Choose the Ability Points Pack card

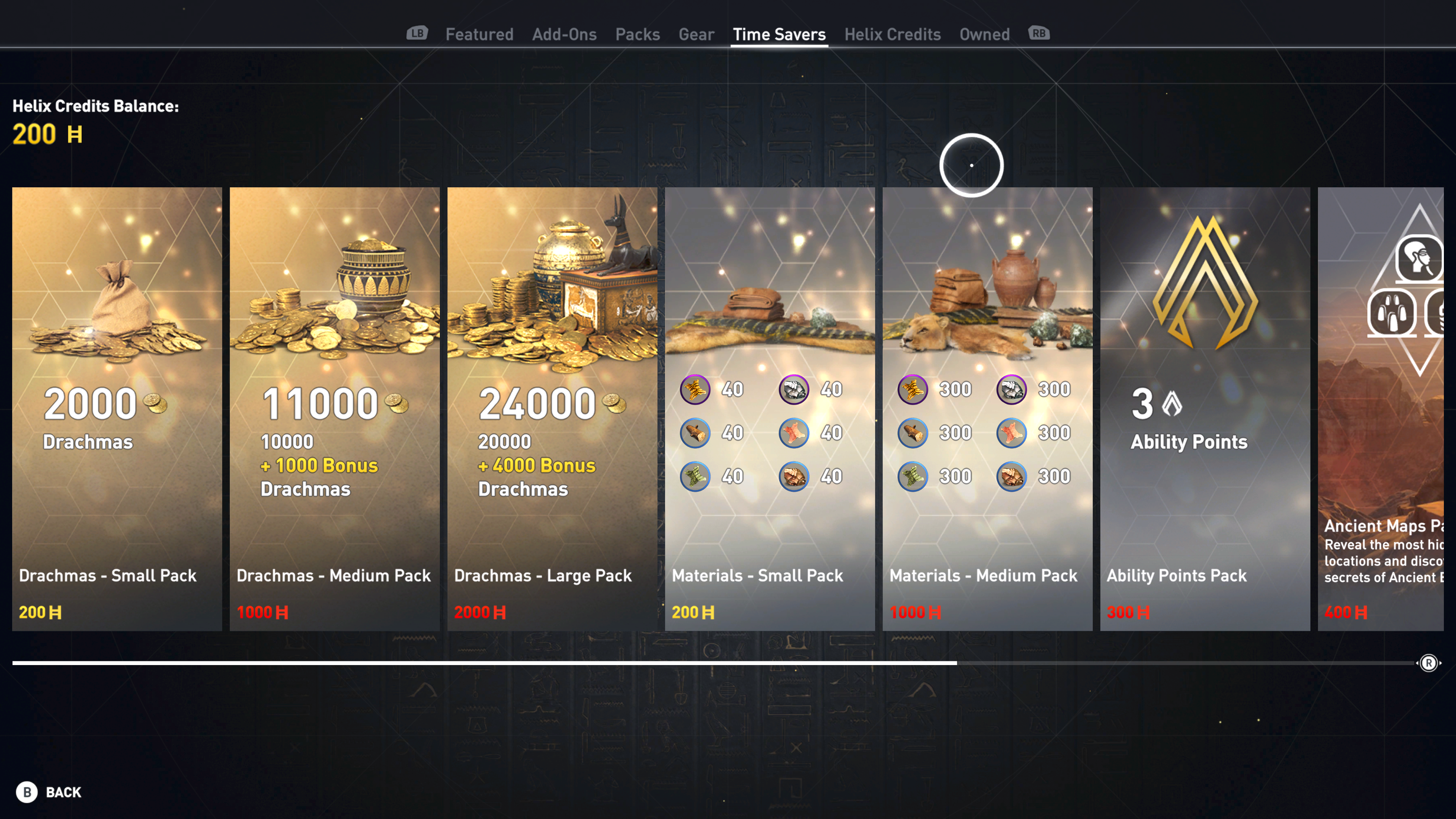pos(1205,409)
